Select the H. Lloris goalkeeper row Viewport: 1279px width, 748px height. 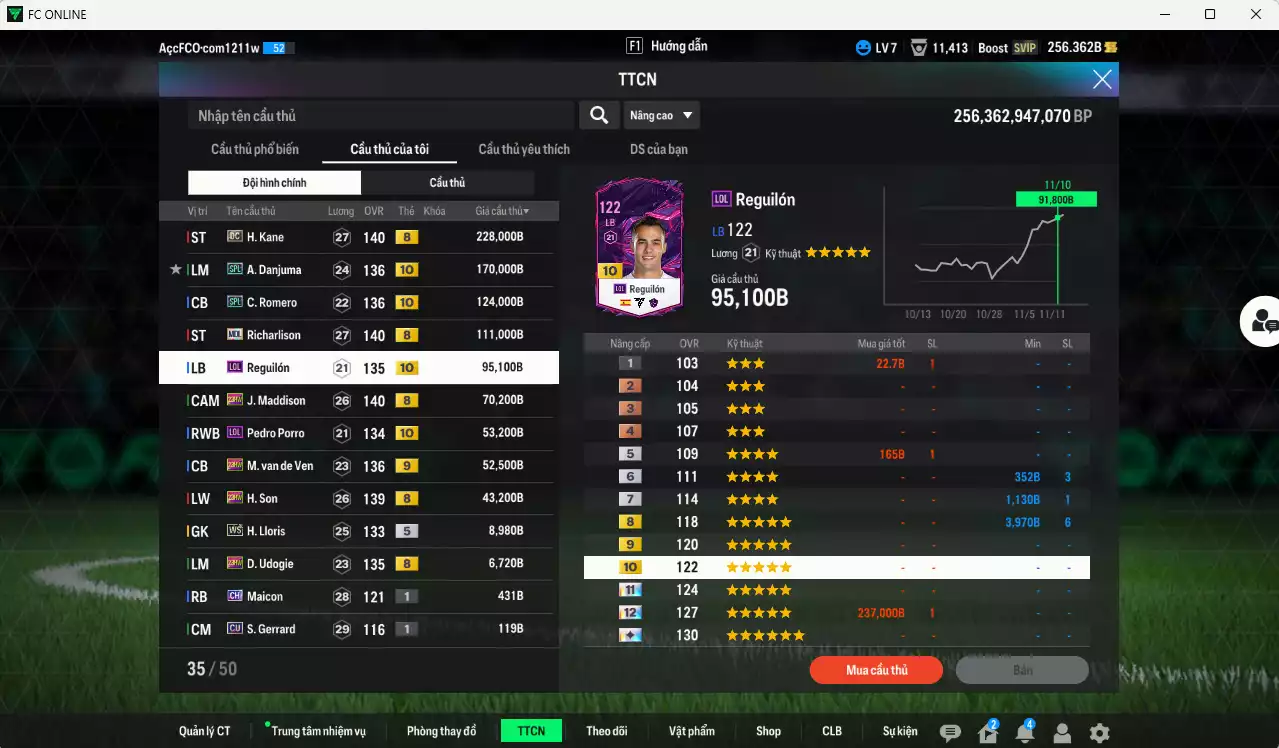[x=358, y=531]
